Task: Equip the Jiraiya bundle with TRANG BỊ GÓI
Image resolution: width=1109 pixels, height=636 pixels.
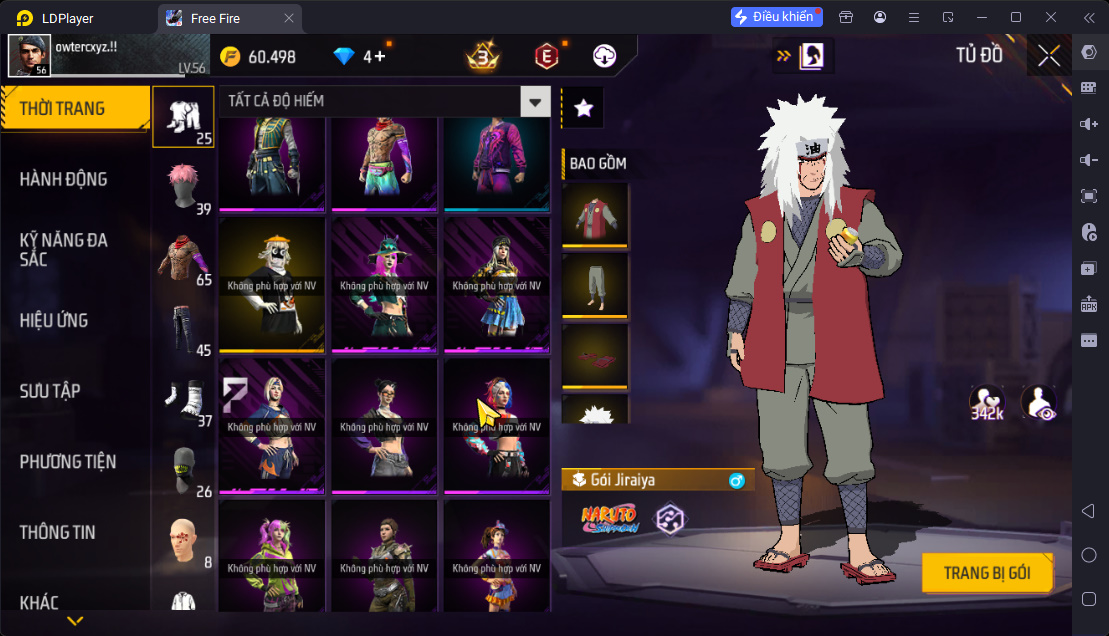Action: [988, 574]
